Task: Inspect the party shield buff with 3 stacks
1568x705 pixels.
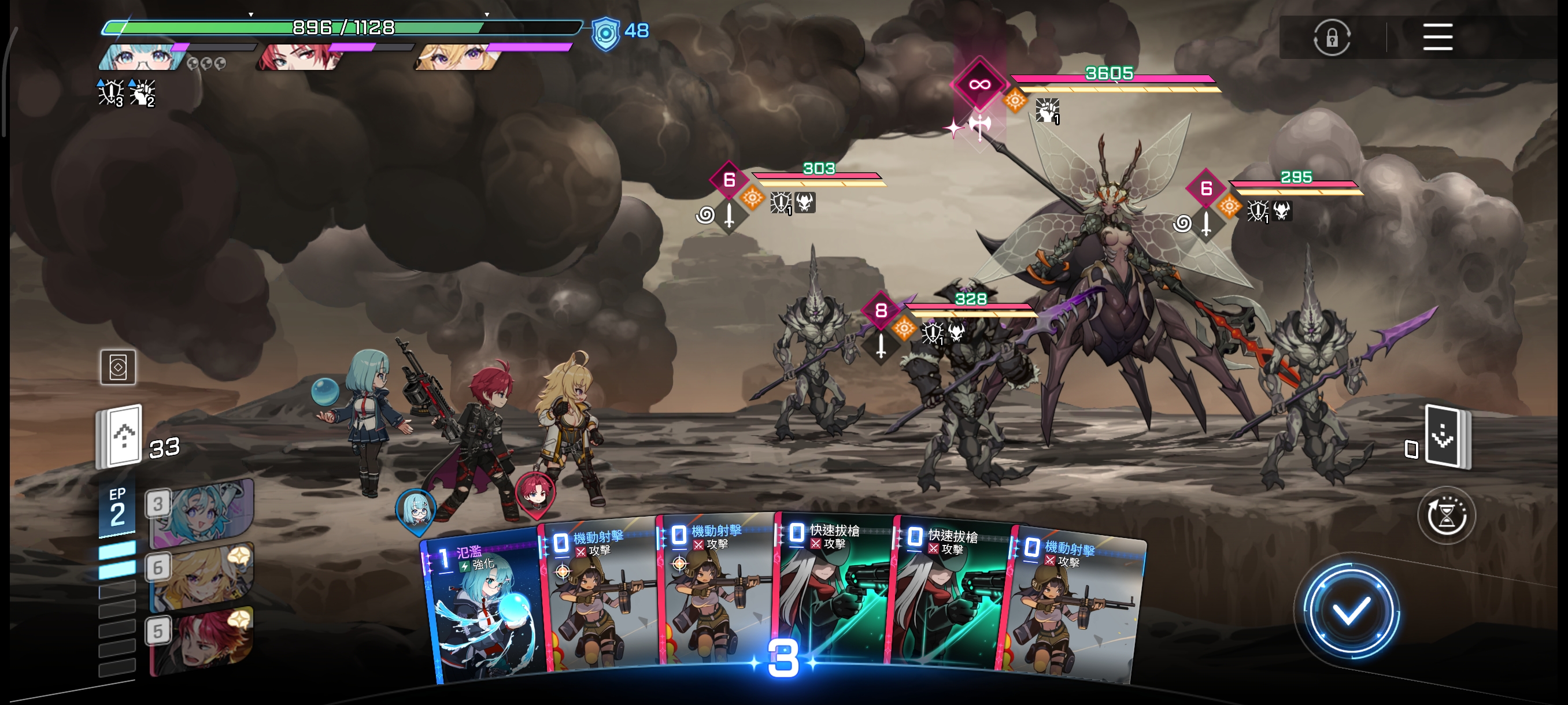Action: [x=110, y=92]
